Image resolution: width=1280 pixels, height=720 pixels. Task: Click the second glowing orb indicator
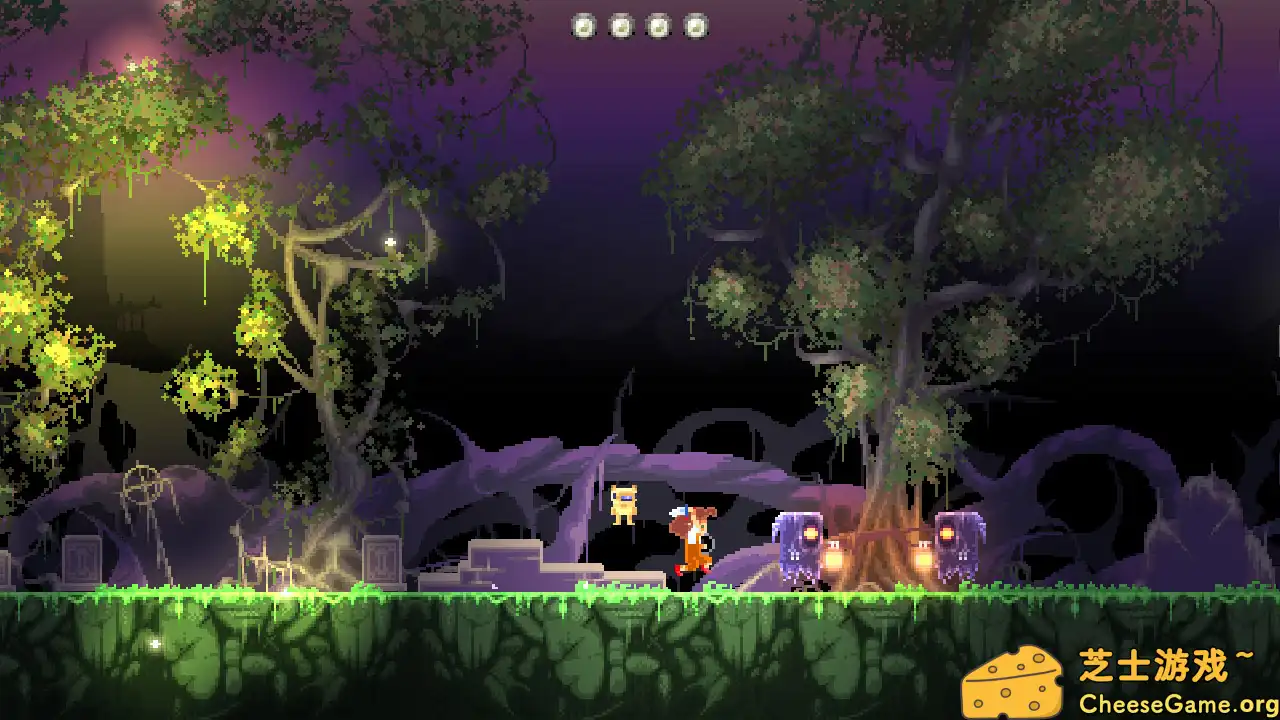click(621, 26)
